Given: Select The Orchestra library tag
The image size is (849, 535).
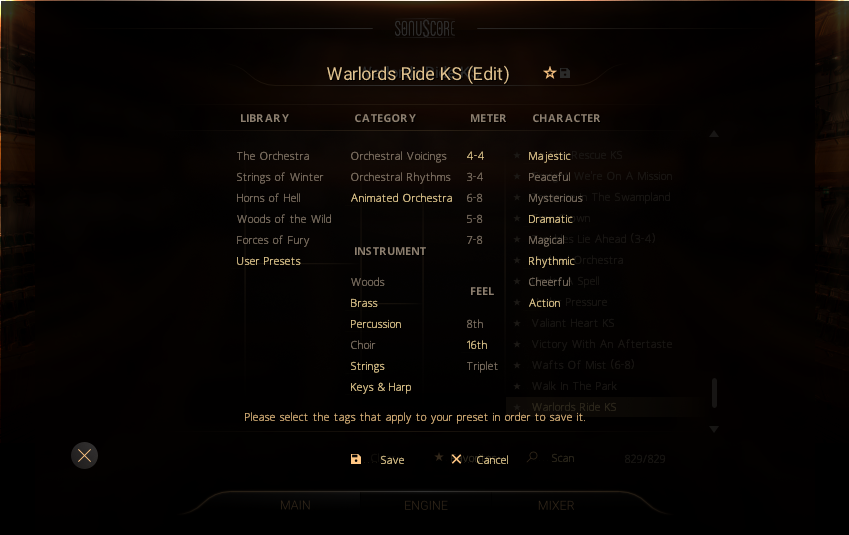Looking at the screenshot, I should 273,156.
